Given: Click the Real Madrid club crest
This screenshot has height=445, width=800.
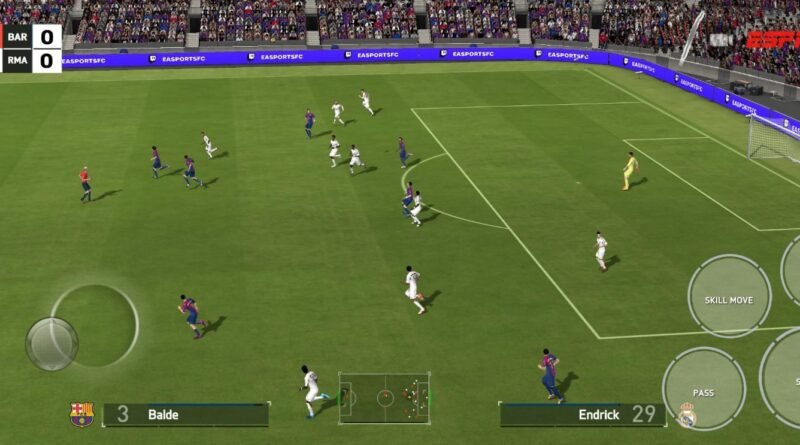Looking at the screenshot, I should click(686, 415).
